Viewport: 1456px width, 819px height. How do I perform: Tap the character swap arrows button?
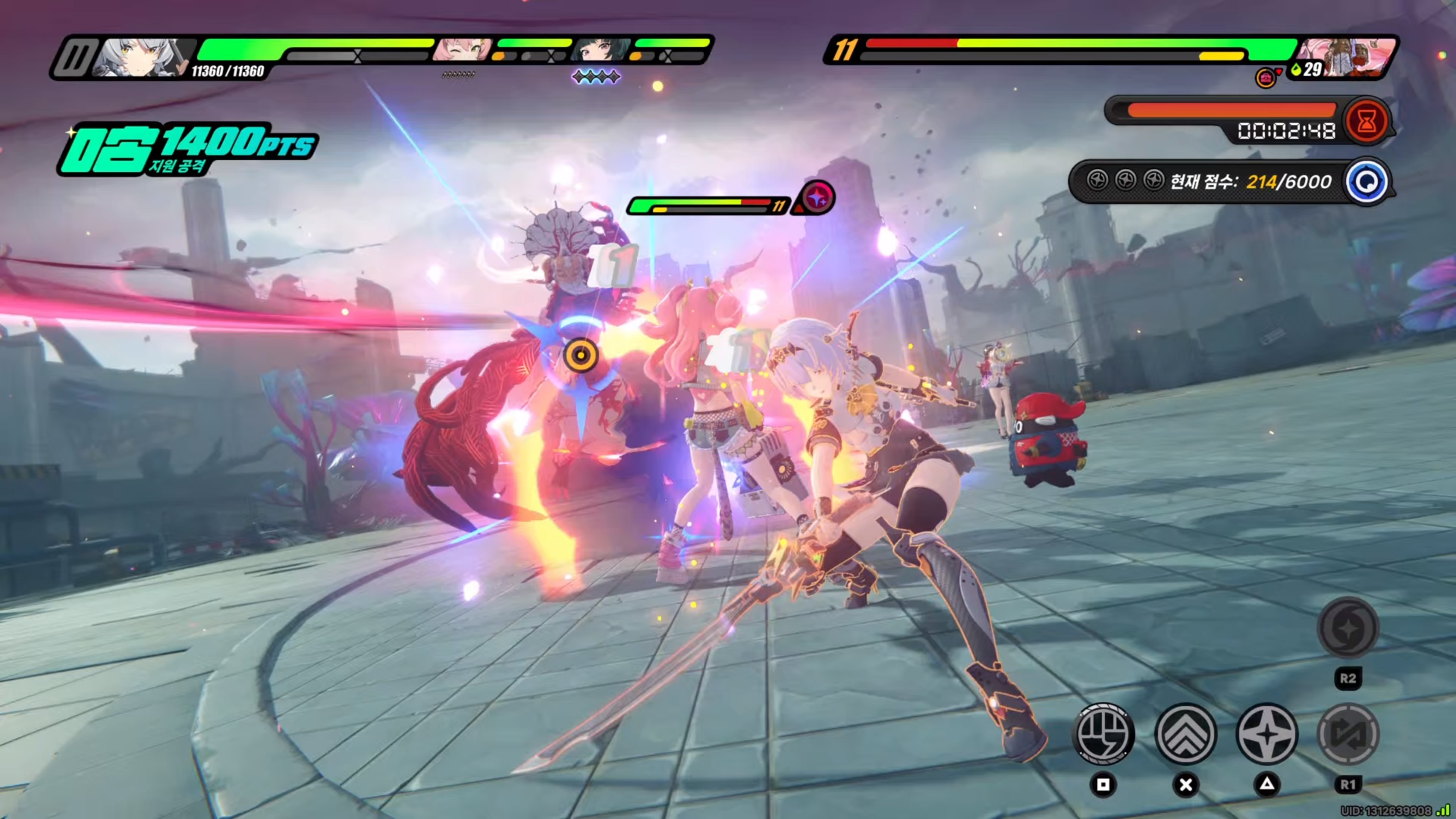coord(1348,734)
